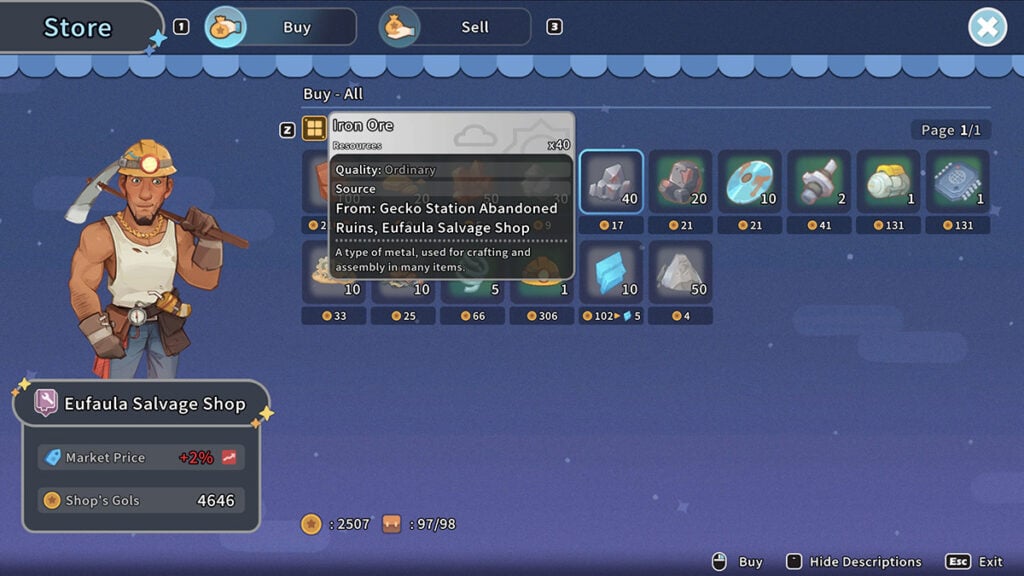Choose the rusty disc item priced 21
1024x576 pixels.
pos(749,182)
